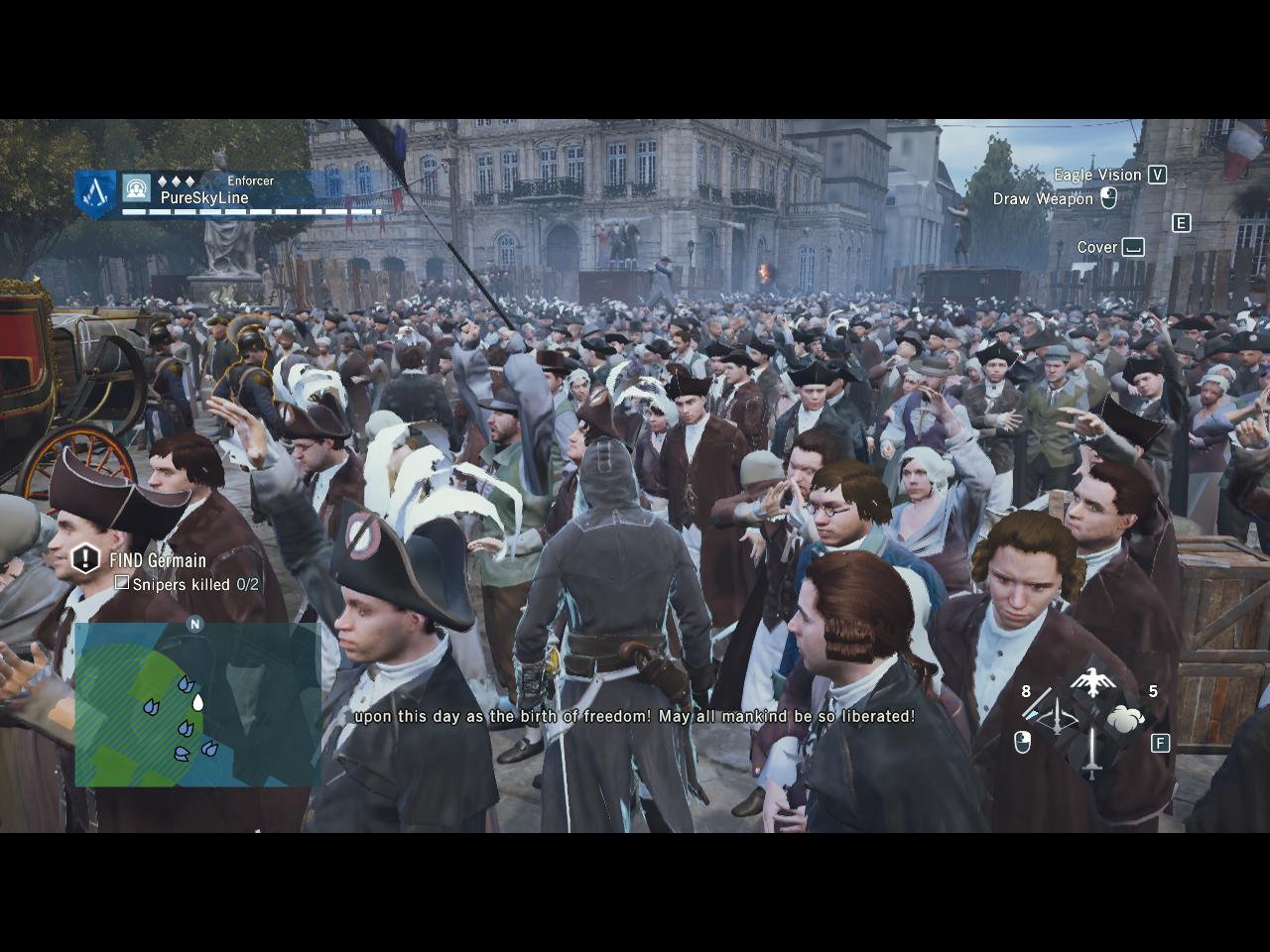Click the eagle emblem atop the weapon selector

(x=1091, y=682)
